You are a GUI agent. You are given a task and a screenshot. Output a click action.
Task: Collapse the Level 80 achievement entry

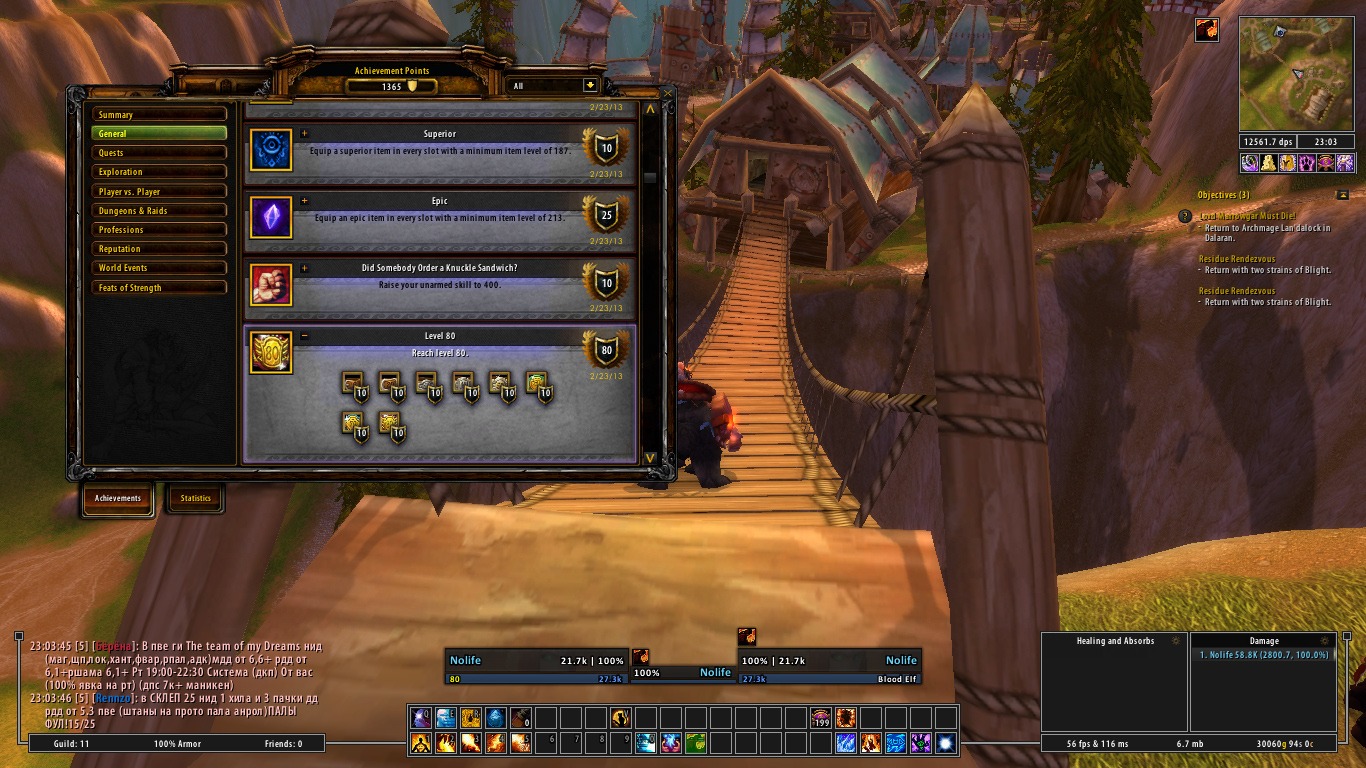(x=305, y=336)
